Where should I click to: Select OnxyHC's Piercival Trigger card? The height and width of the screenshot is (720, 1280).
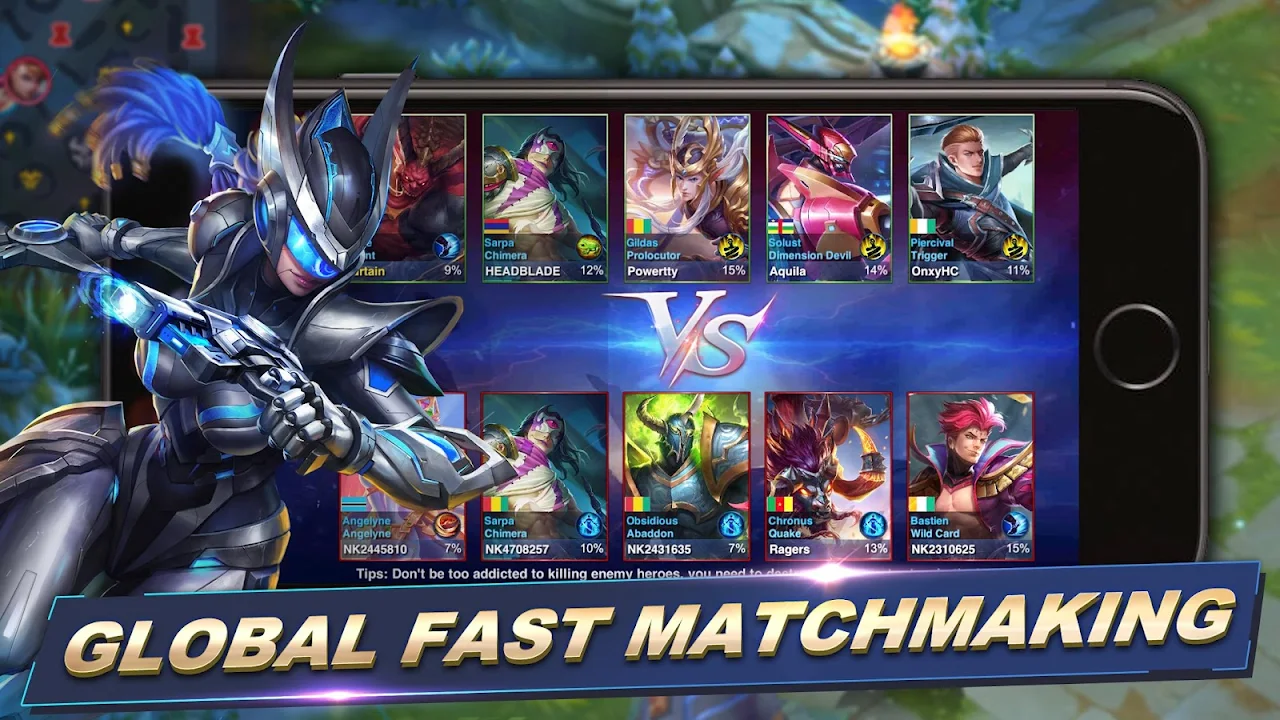(x=971, y=197)
